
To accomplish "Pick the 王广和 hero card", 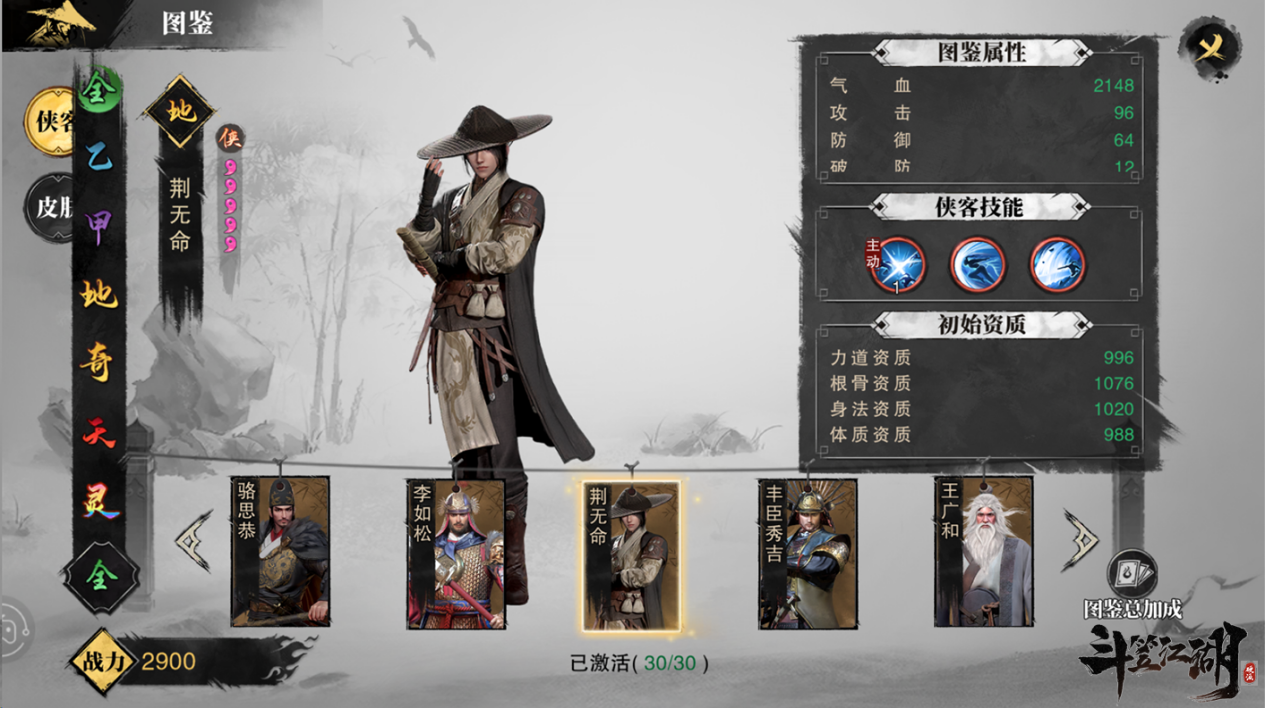I will (983, 552).
